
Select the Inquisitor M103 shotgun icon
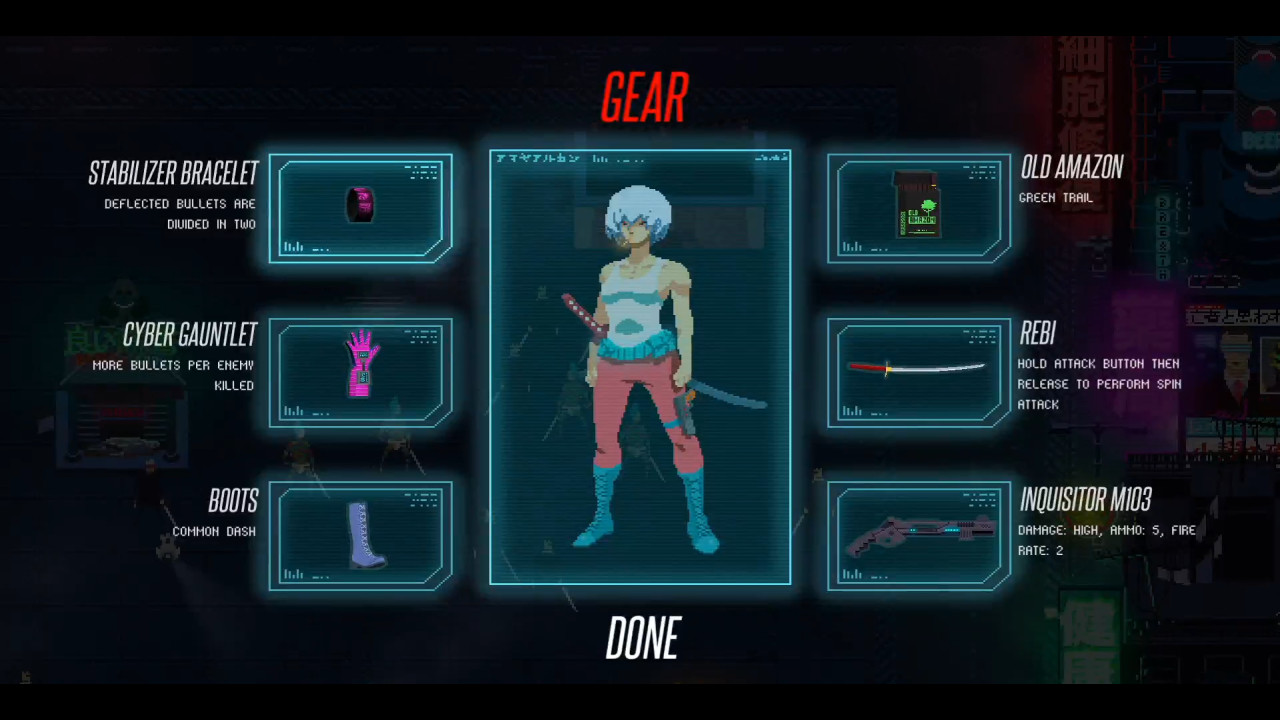[x=918, y=536]
